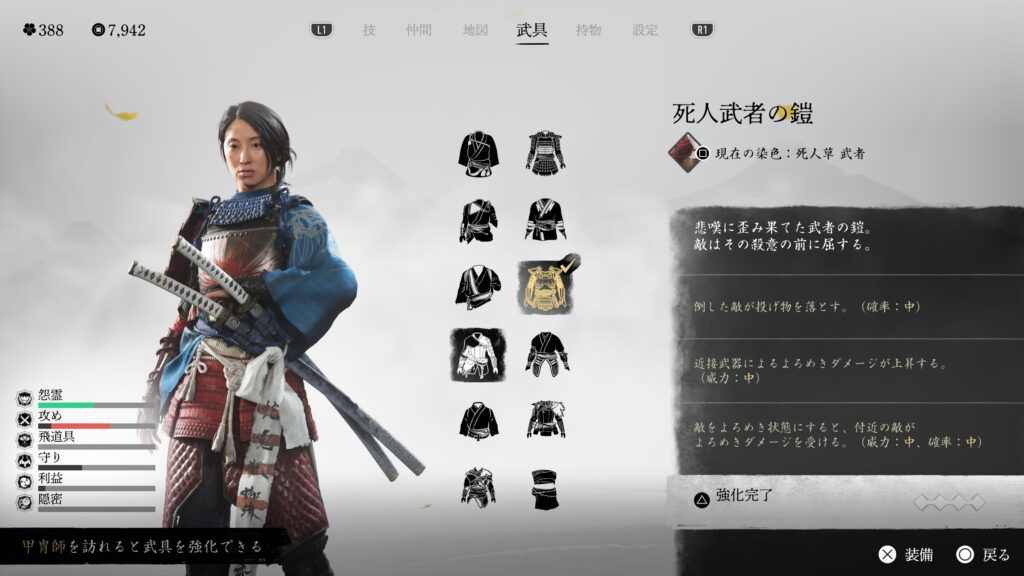Open the 仲間 tab
Viewport: 1024px width, 576px height.
(x=420, y=30)
